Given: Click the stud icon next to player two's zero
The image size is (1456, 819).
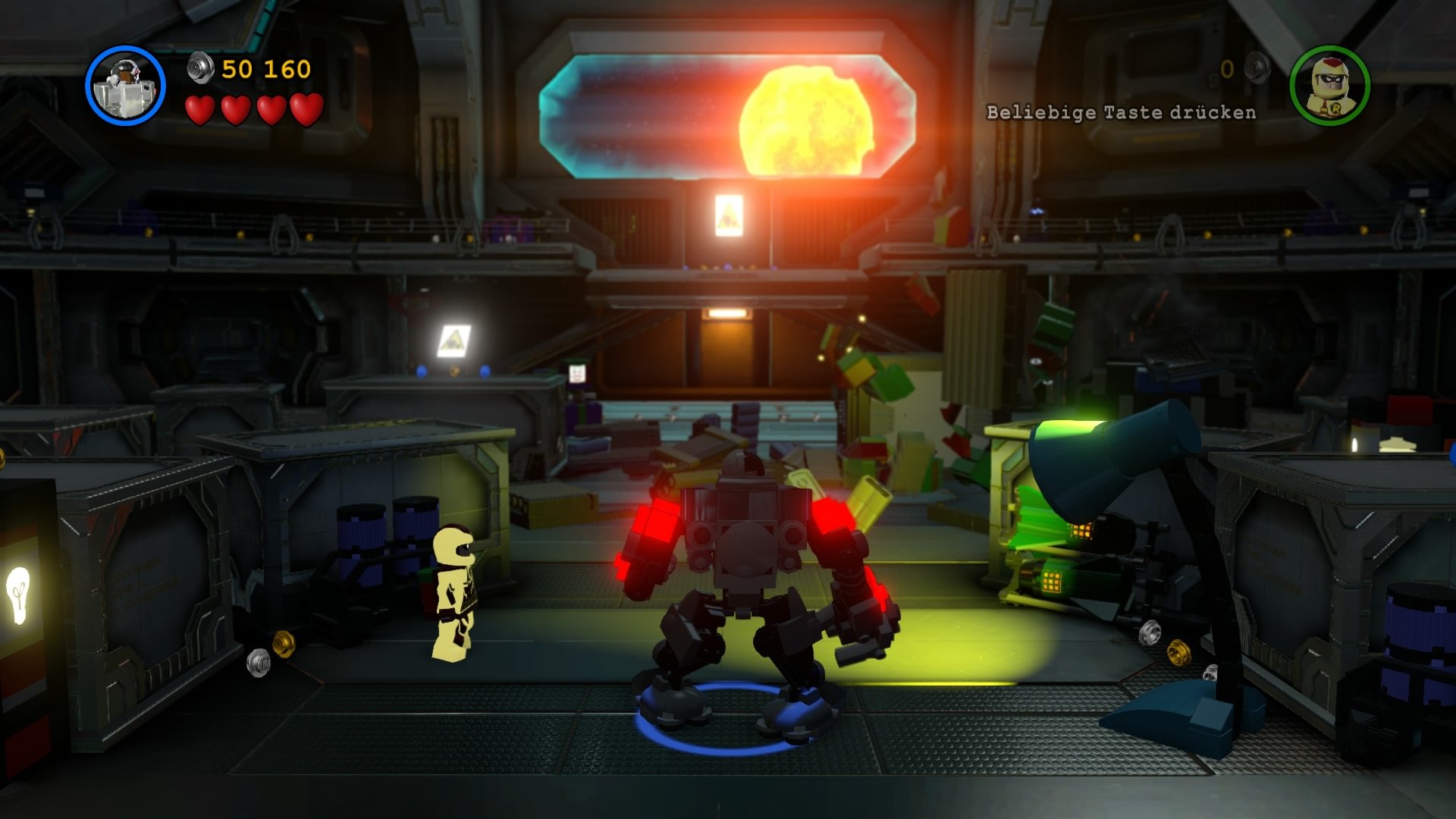Looking at the screenshot, I should tap(1255, 68).
